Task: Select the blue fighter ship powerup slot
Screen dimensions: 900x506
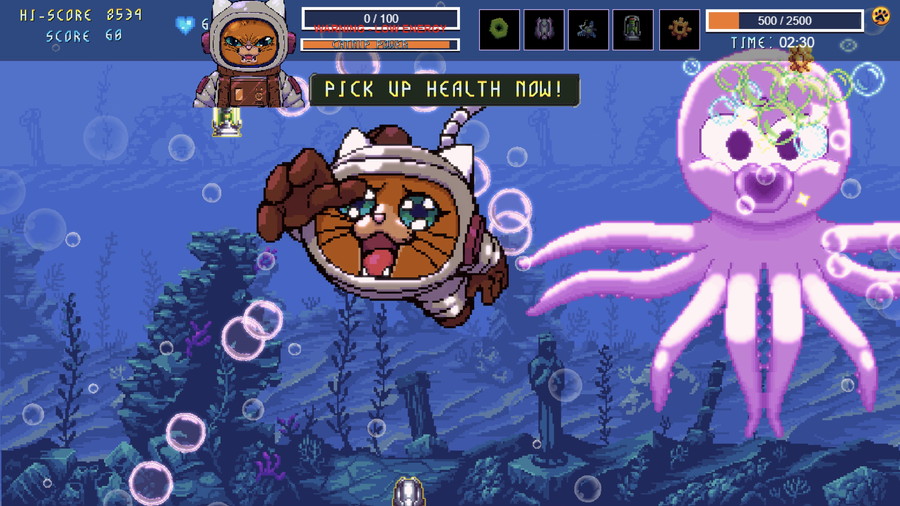Action: coord(589,30)
